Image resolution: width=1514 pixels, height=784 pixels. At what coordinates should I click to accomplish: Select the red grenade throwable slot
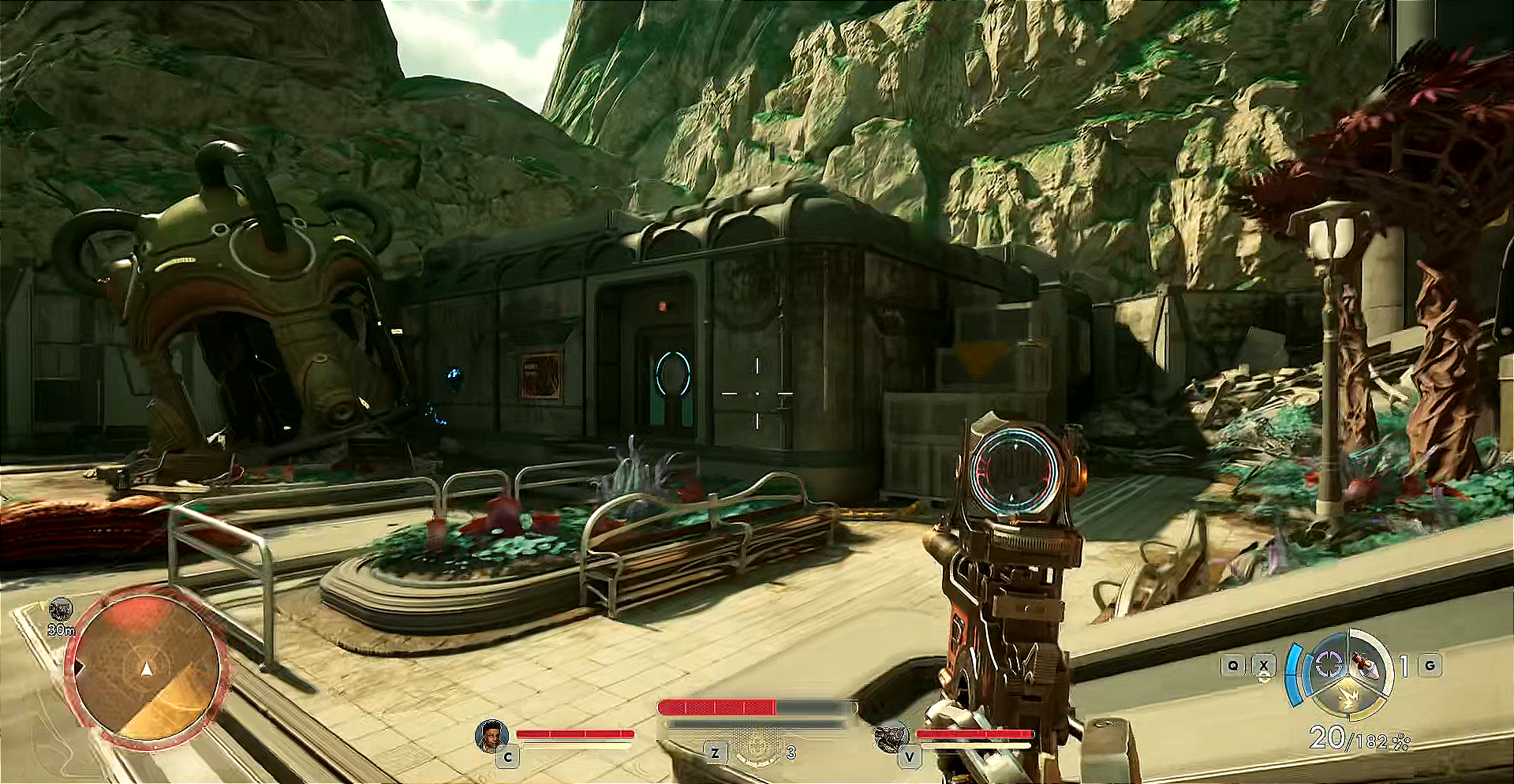click(x=1366, y=666)
